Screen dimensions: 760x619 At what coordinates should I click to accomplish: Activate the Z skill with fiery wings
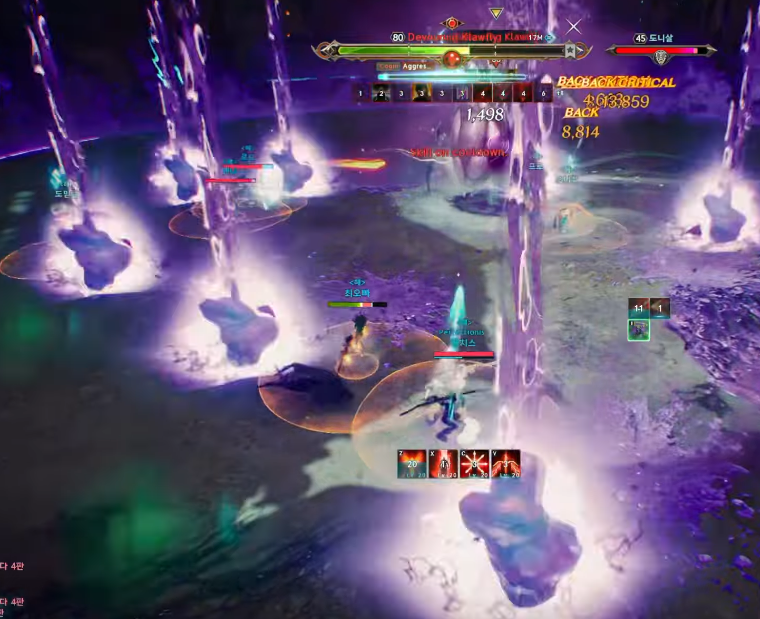(412, 464)
